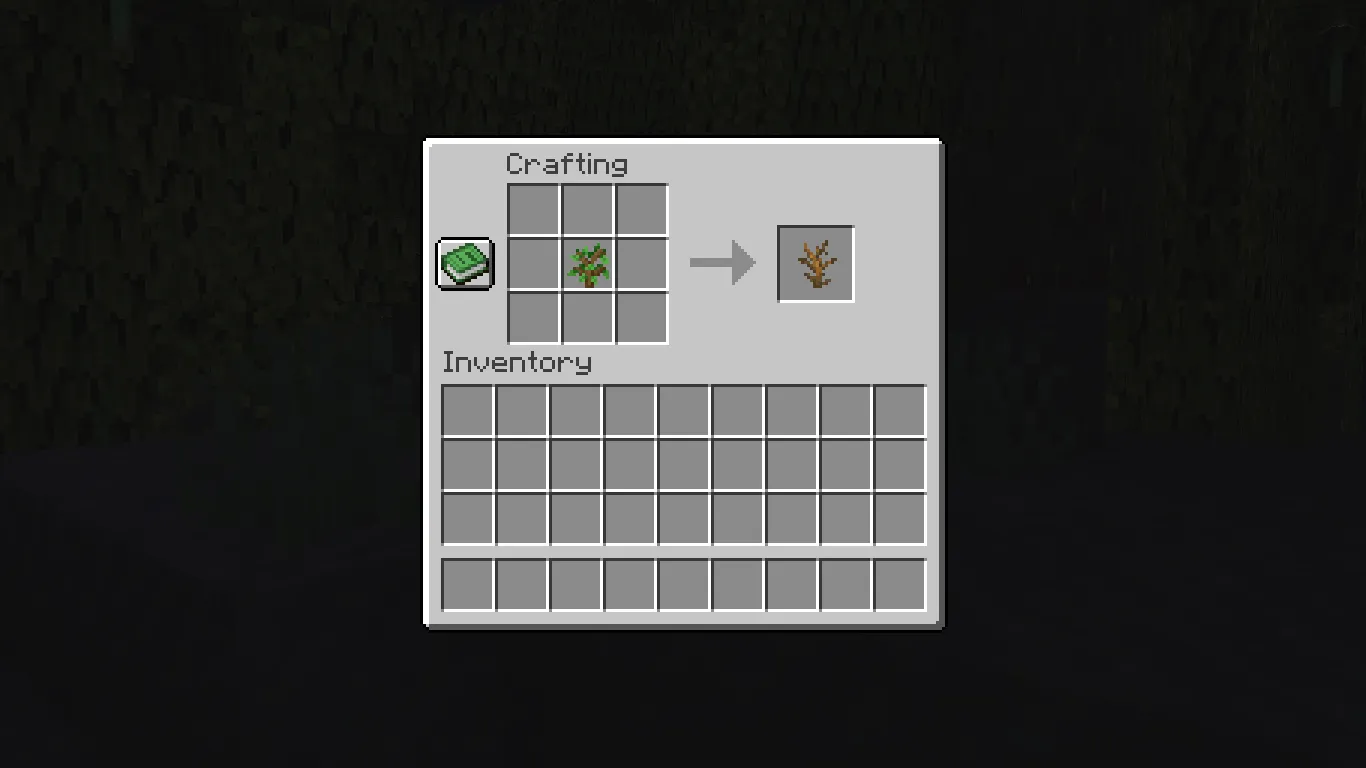The height and width of the screenshot is (768, 1366).
Task: Click the bottom-center crafting grid slot
Action: pyautogui.click(x=586, y=317)
